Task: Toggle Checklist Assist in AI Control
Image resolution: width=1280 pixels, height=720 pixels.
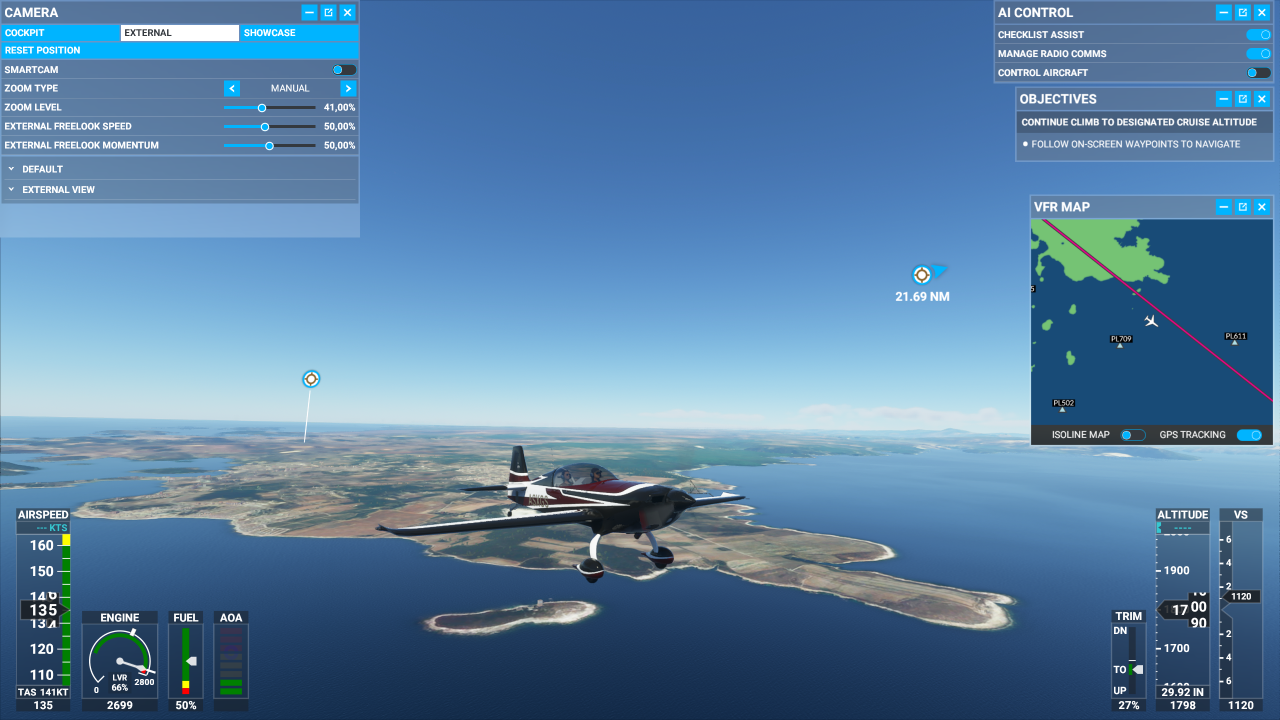Action: pos(1258,35)
